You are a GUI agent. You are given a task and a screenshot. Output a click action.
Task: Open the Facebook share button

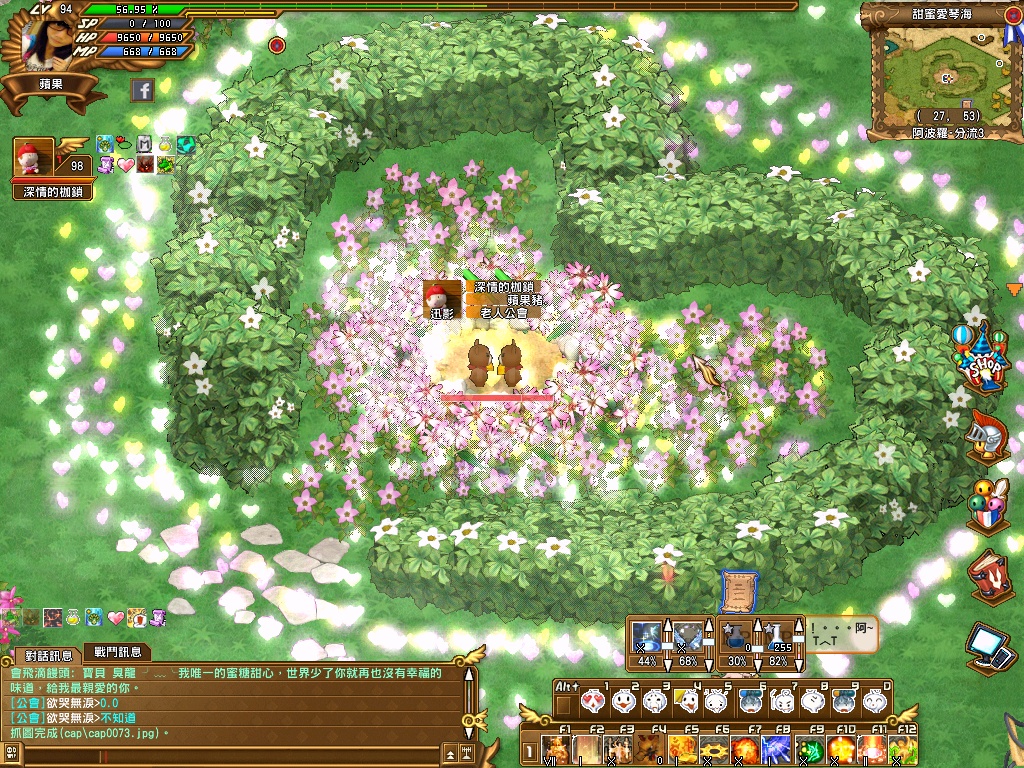click(142, 91)
